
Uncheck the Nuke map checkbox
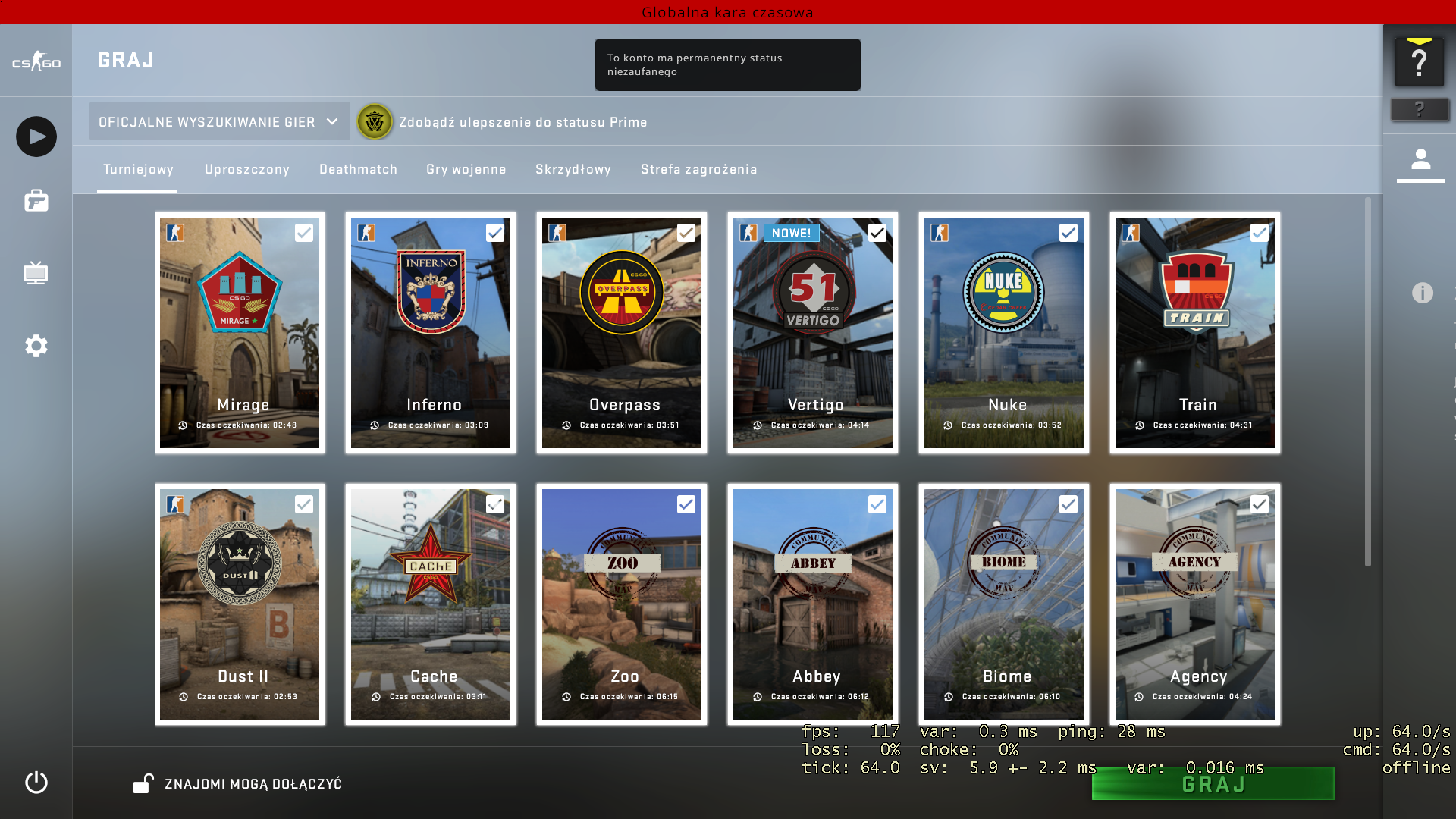[x=1069, y=233]
